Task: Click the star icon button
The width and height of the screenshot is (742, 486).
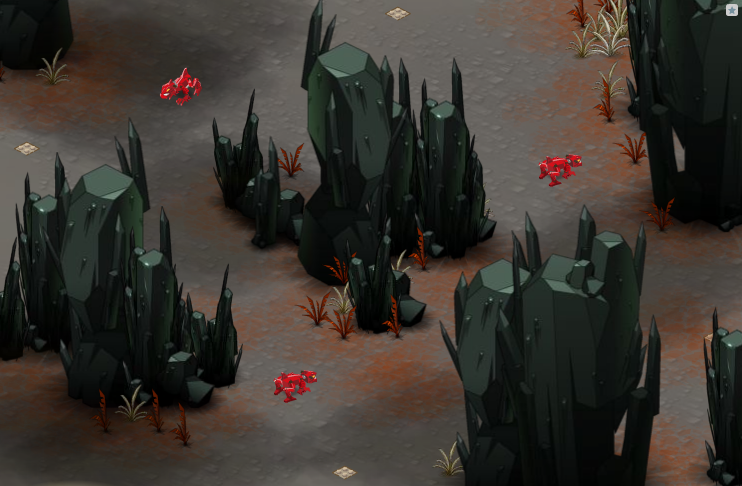Action: click(x=732, y=9)
